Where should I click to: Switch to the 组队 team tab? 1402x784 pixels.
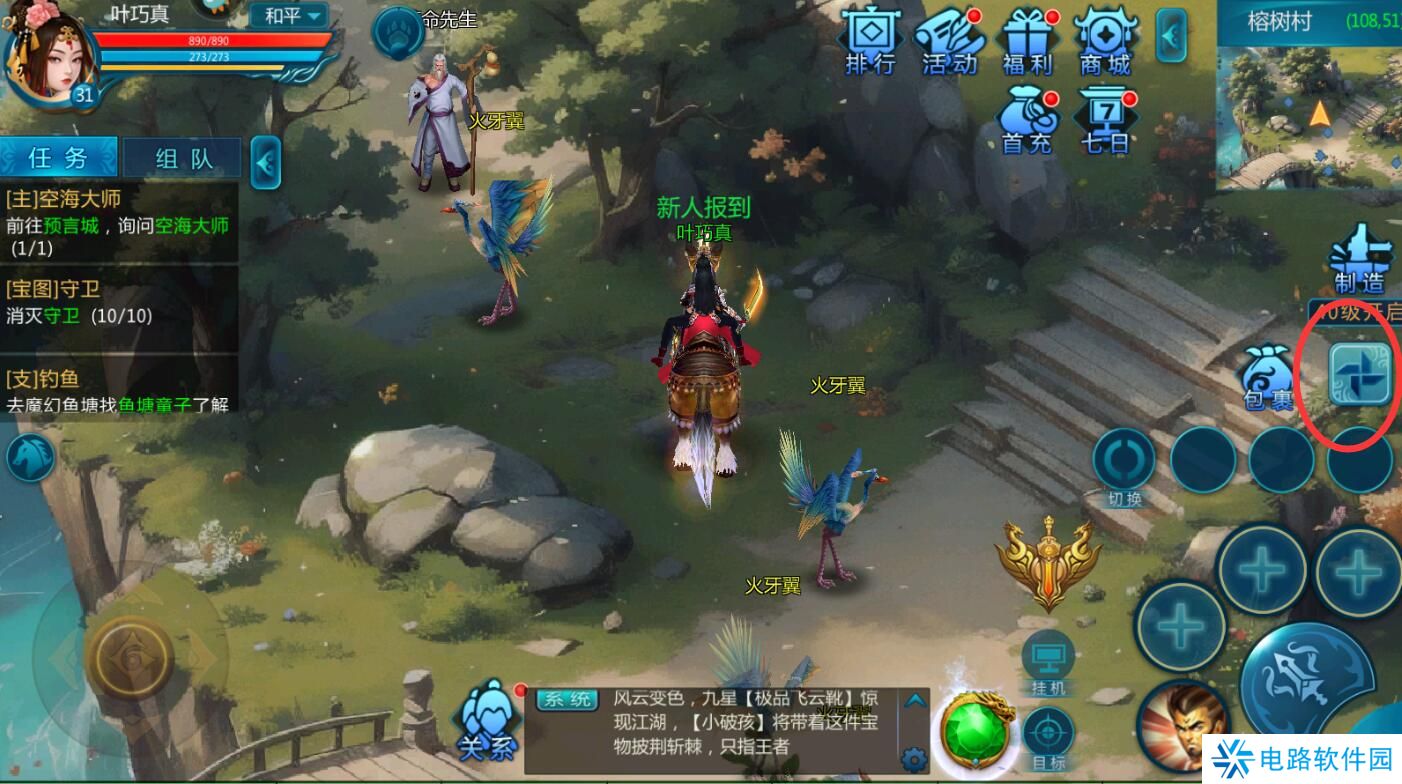pyautogui.click(x=182, y=158)
